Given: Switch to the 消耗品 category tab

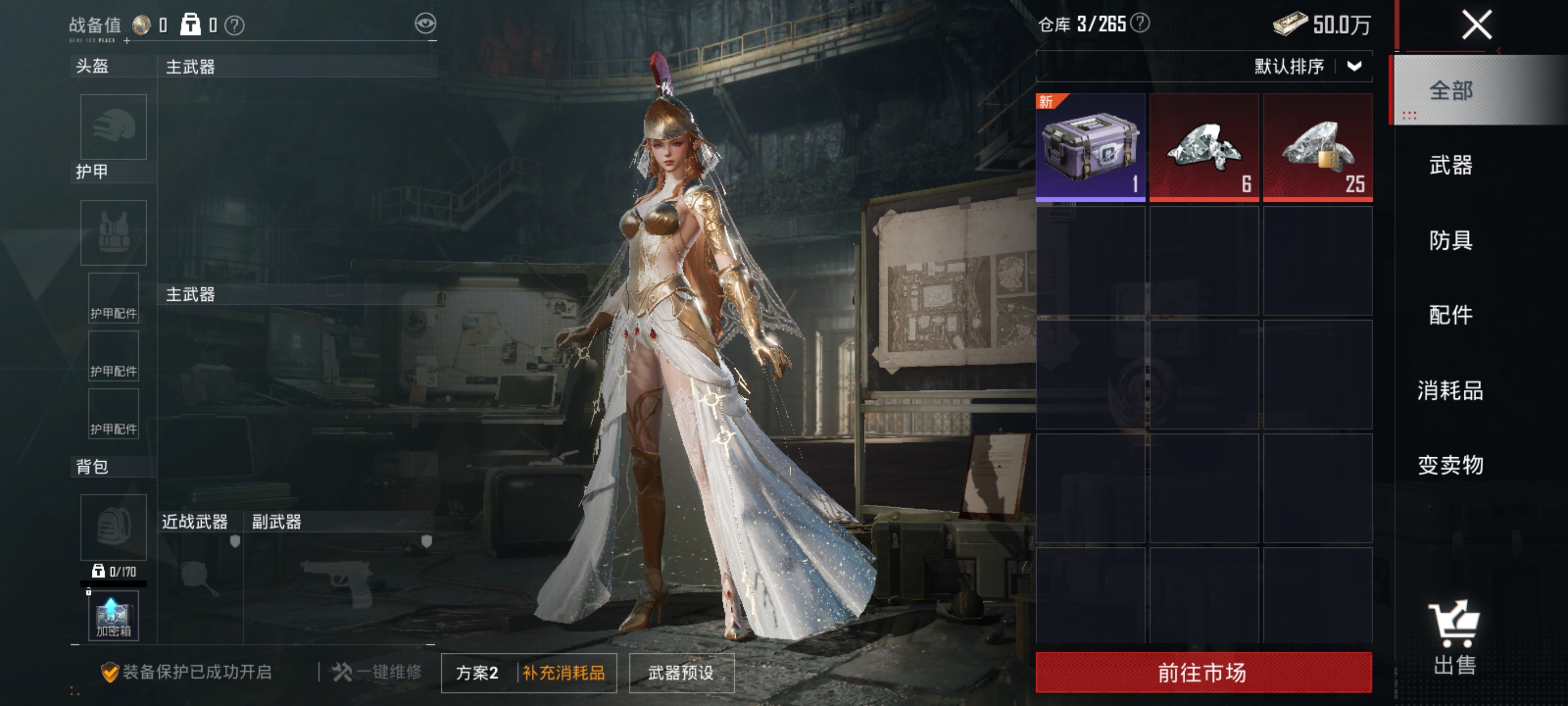Looking at the screenshot, I should (1450, 390).
